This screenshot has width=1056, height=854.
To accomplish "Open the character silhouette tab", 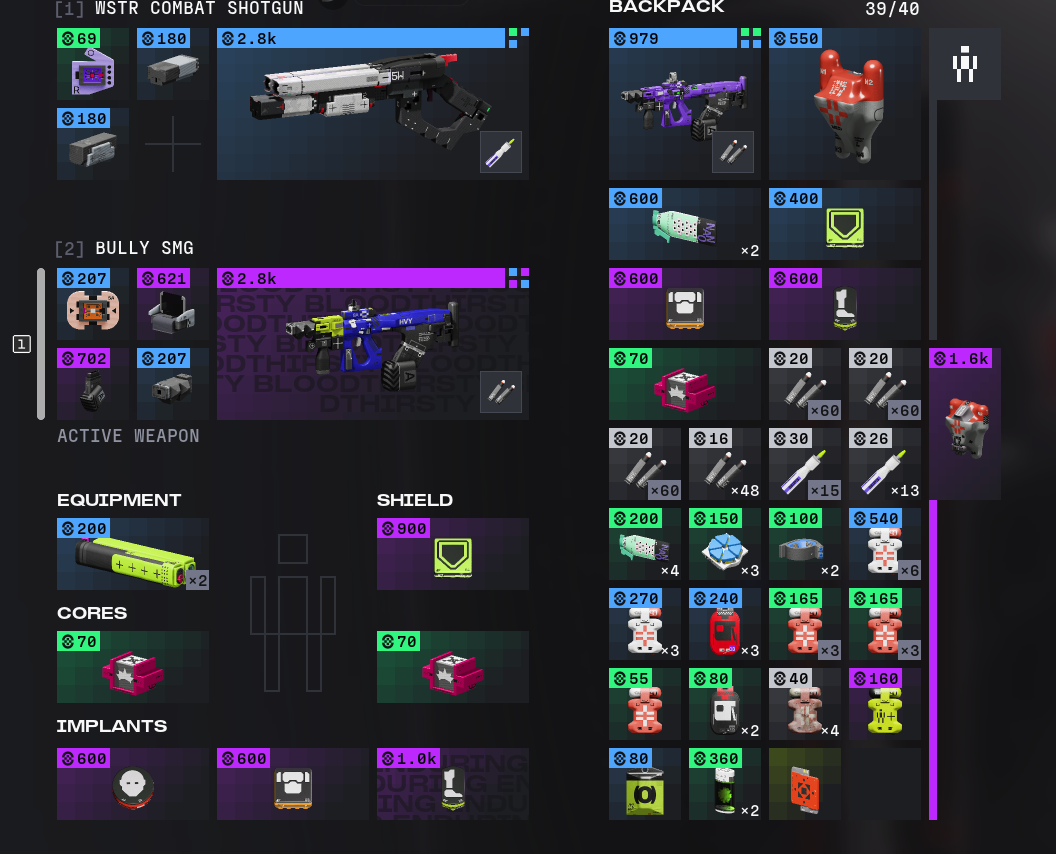I will pyautogui.click(x=964, y=64).
